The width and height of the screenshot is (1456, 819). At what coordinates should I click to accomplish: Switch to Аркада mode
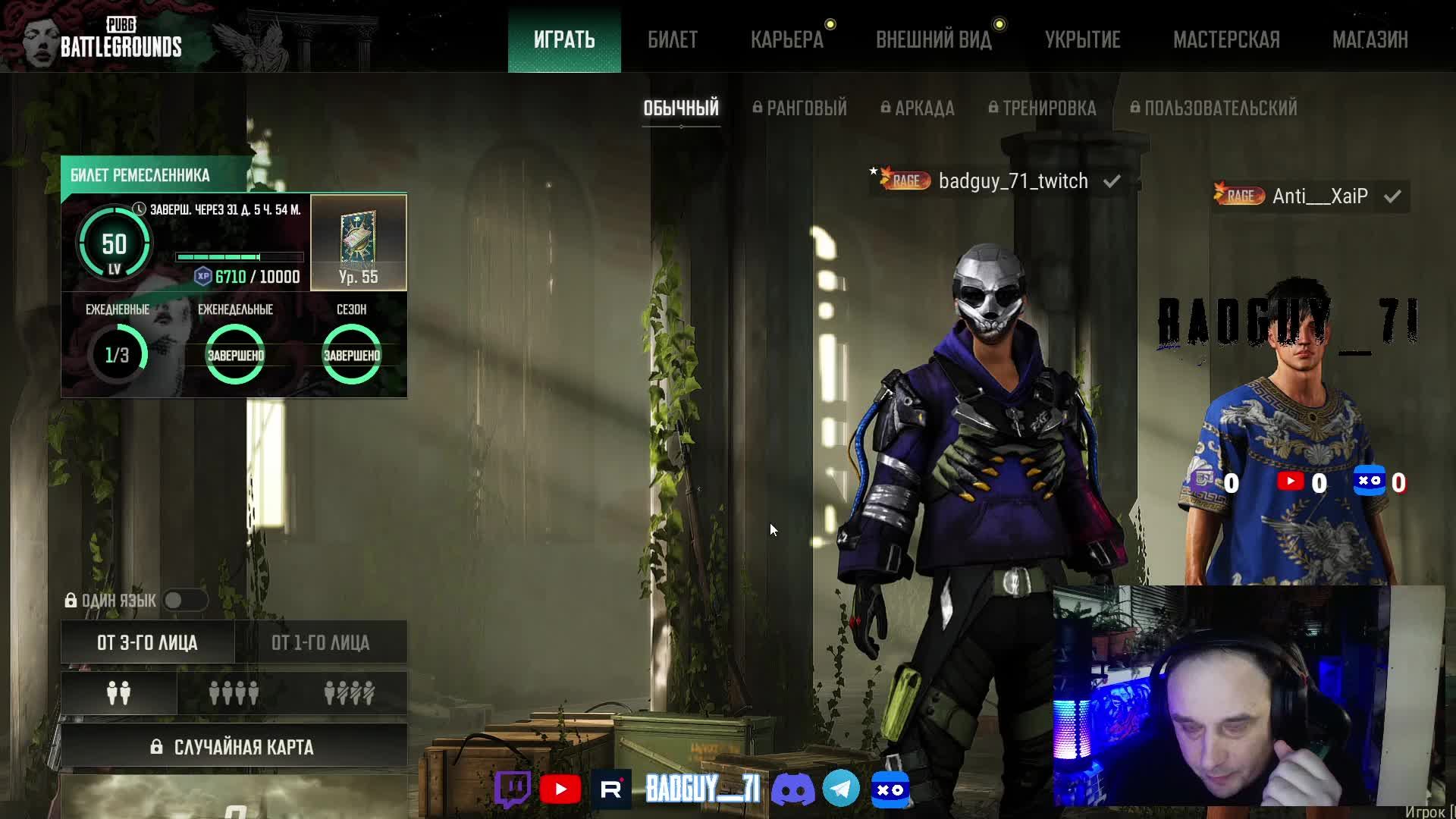(918, 108)
